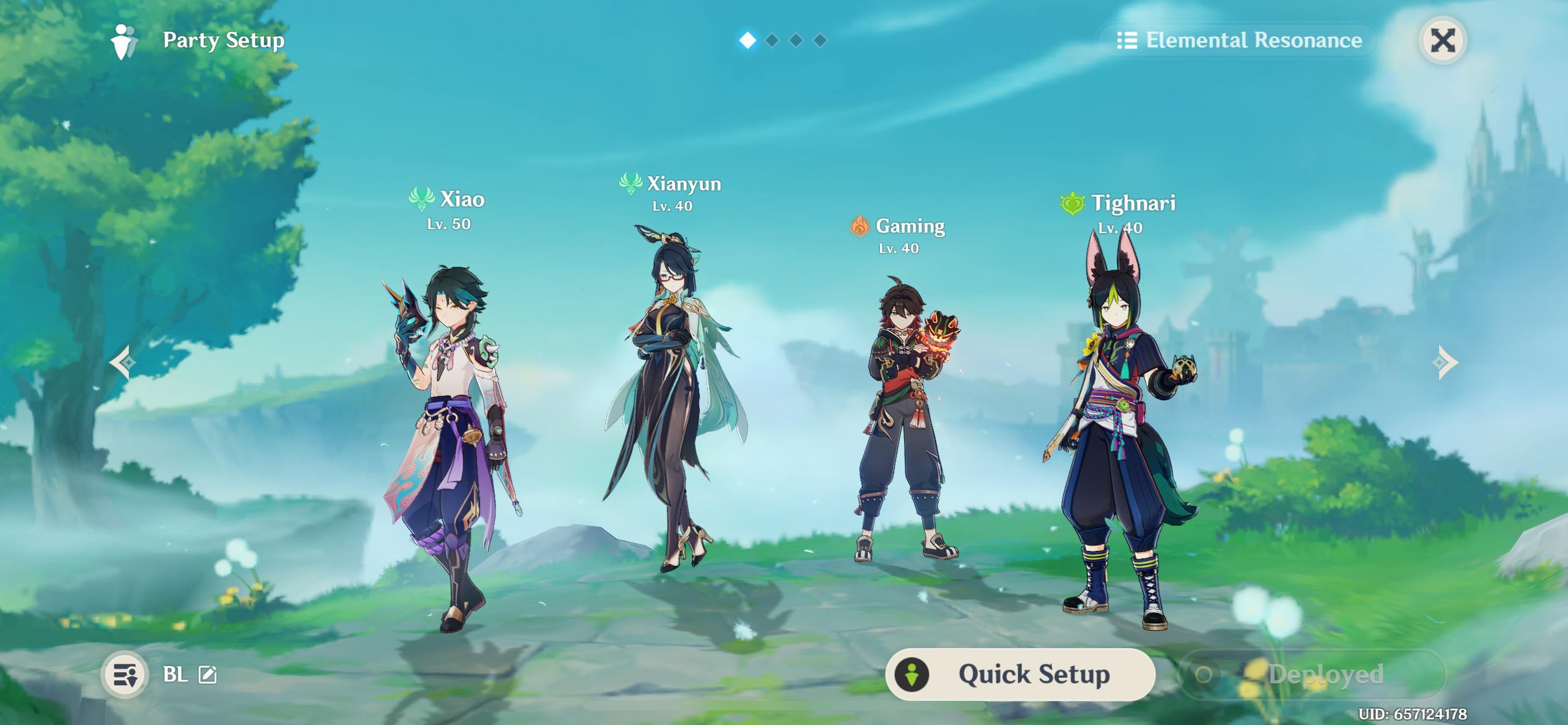Switch to the fourth party page dot
1568x725 pixels.
point(820,40)
